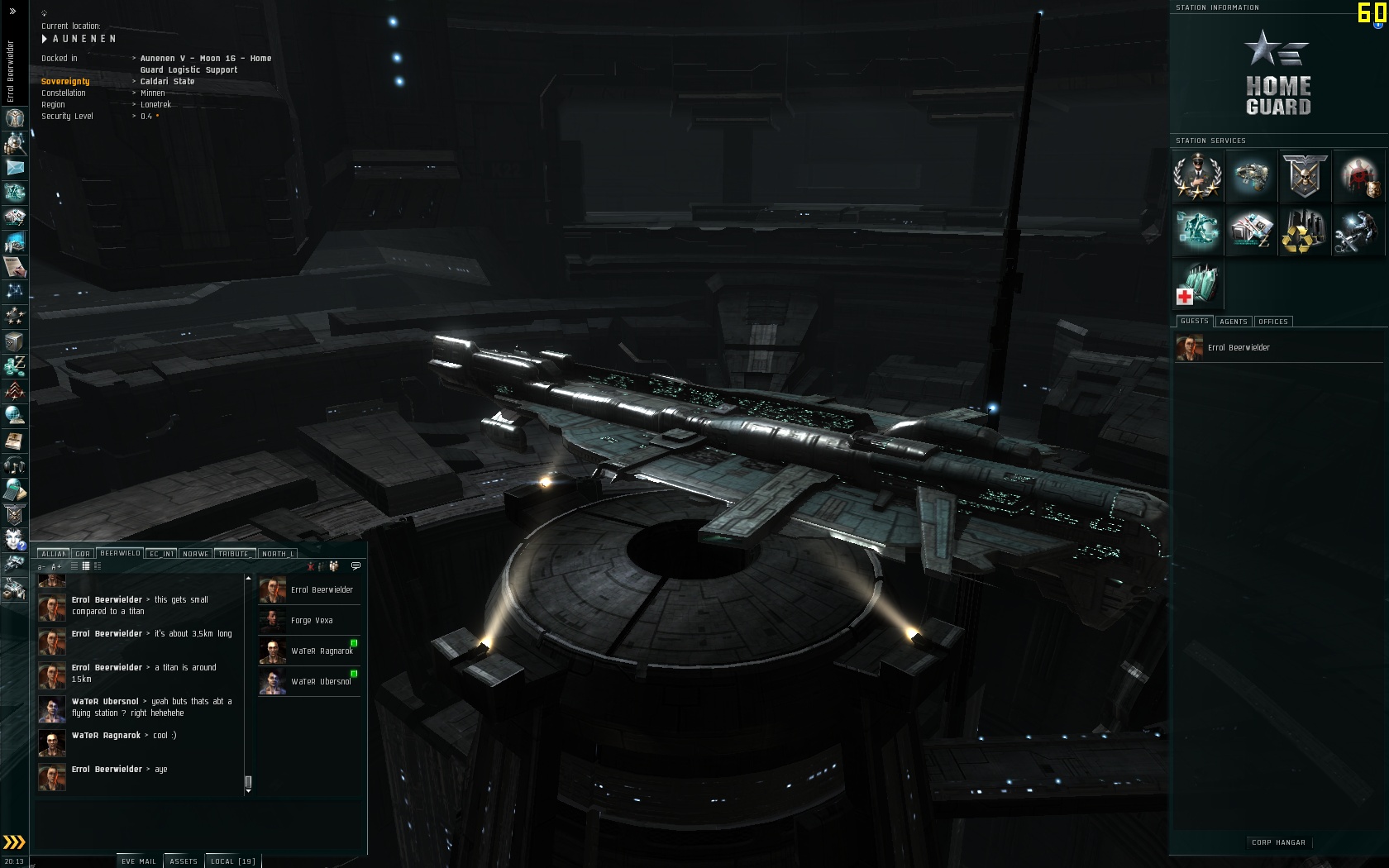Switch to the Local chat channel
This screenshot has height=868, width=1389.
coord(232,861)
